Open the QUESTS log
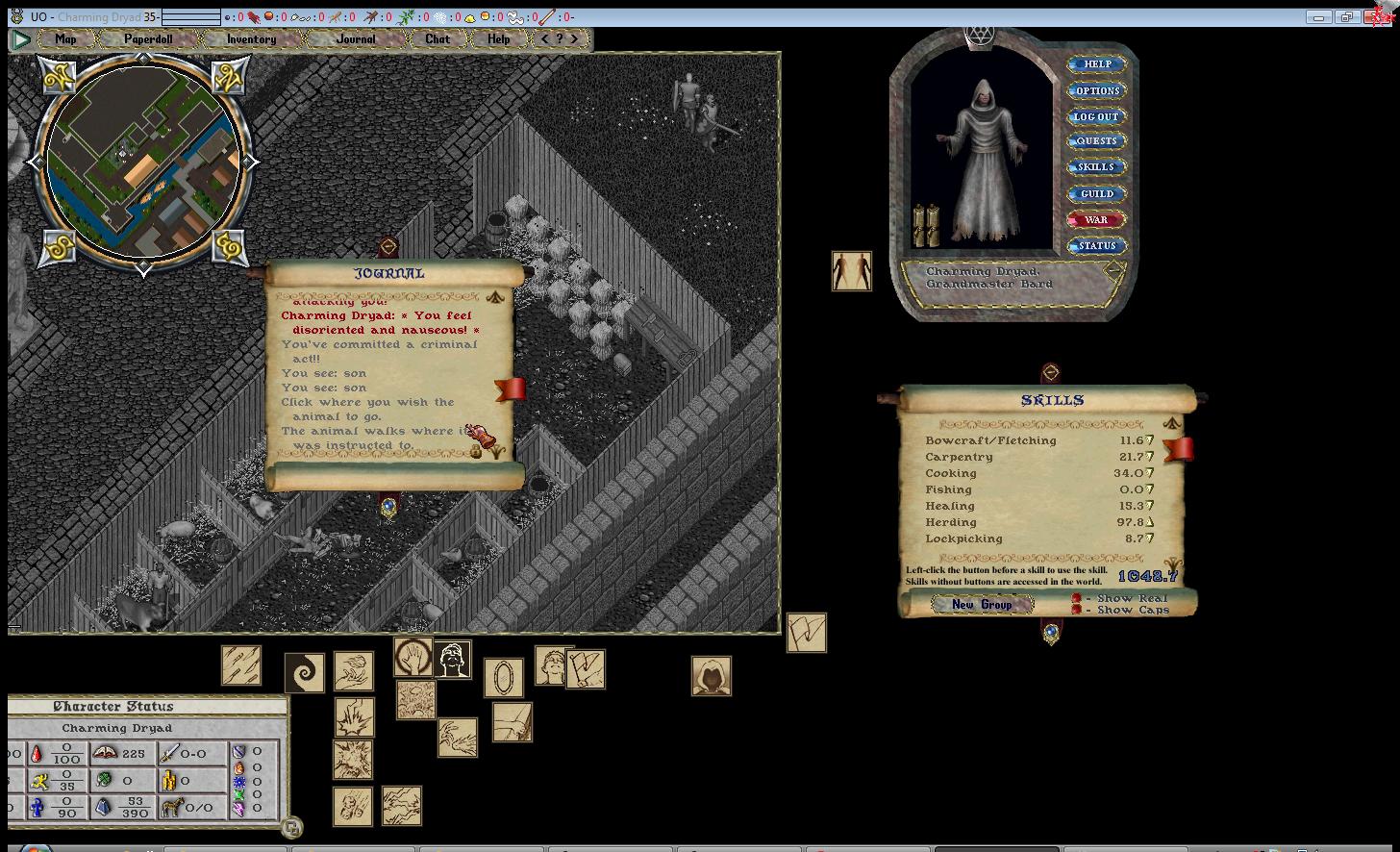1400x852 pixels. click(1096, 140)
